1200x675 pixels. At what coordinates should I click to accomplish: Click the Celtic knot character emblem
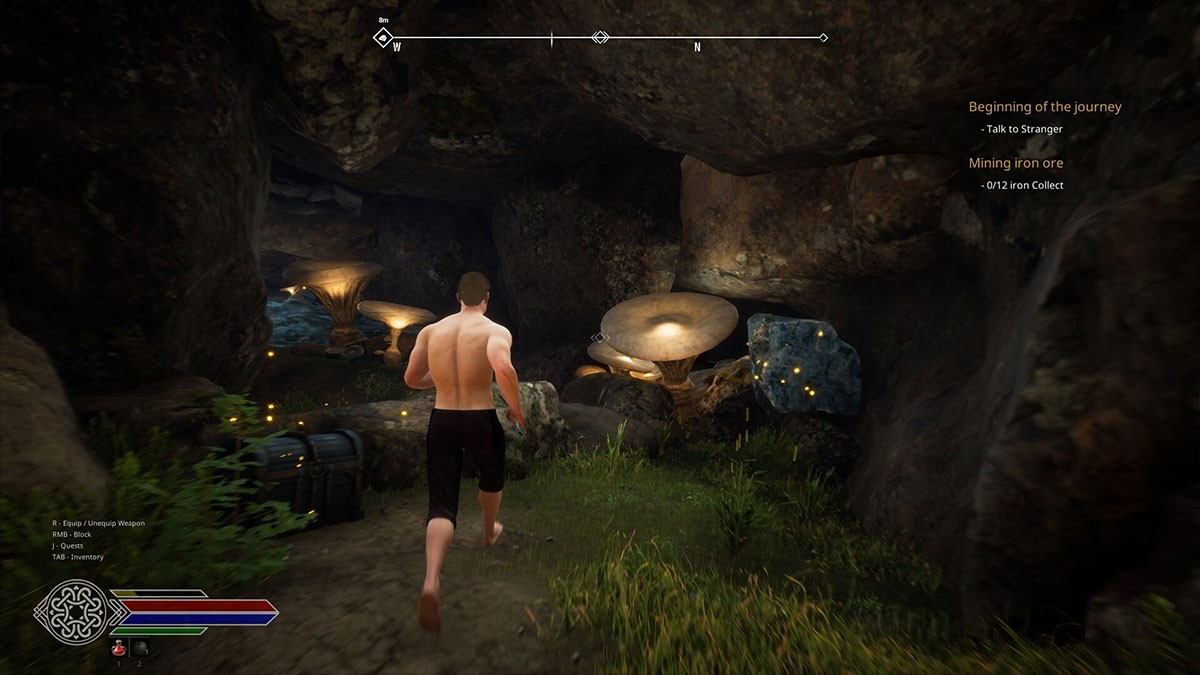[72, 612]
